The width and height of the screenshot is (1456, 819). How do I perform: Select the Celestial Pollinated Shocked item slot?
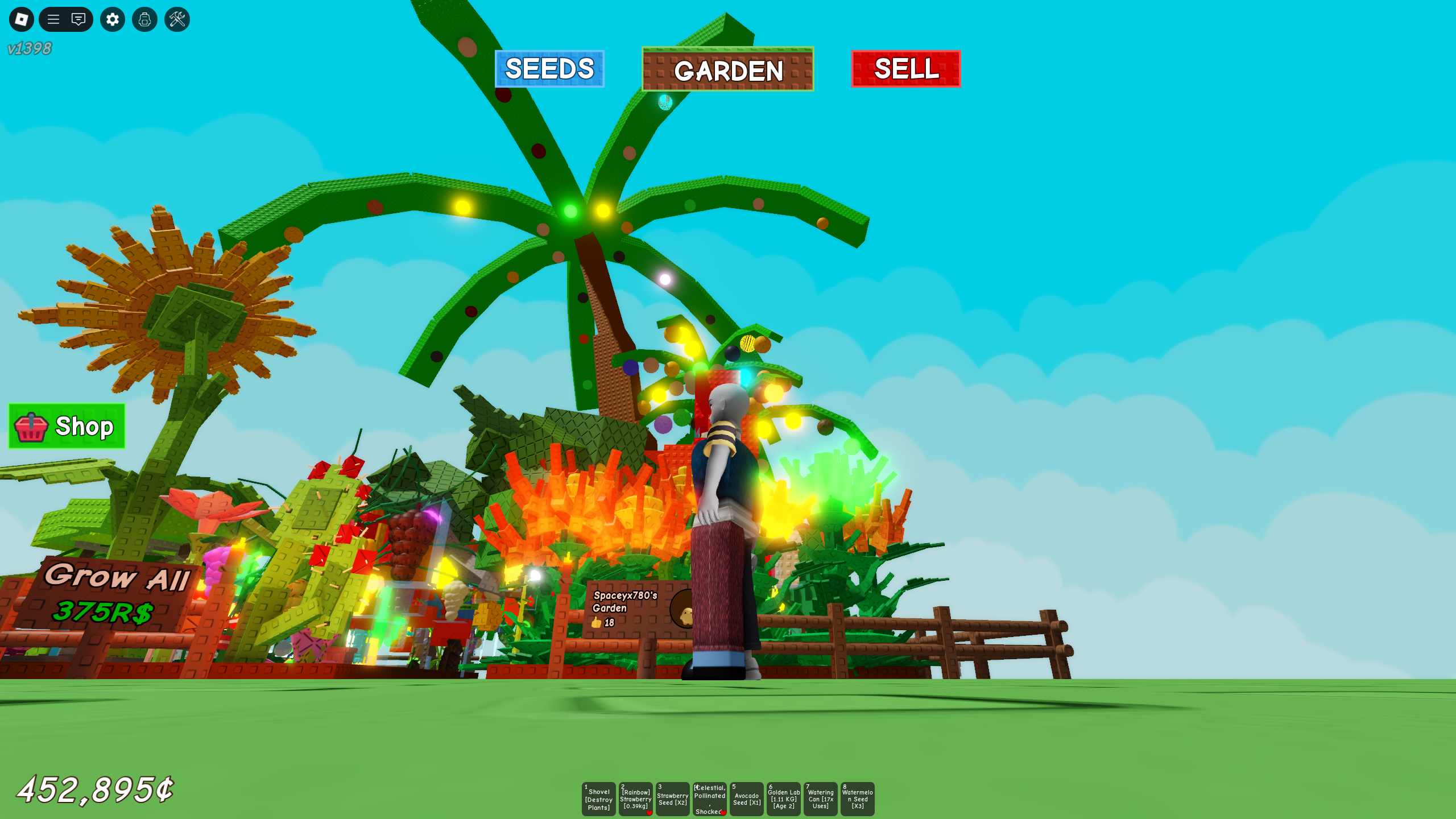click(709, 799)
